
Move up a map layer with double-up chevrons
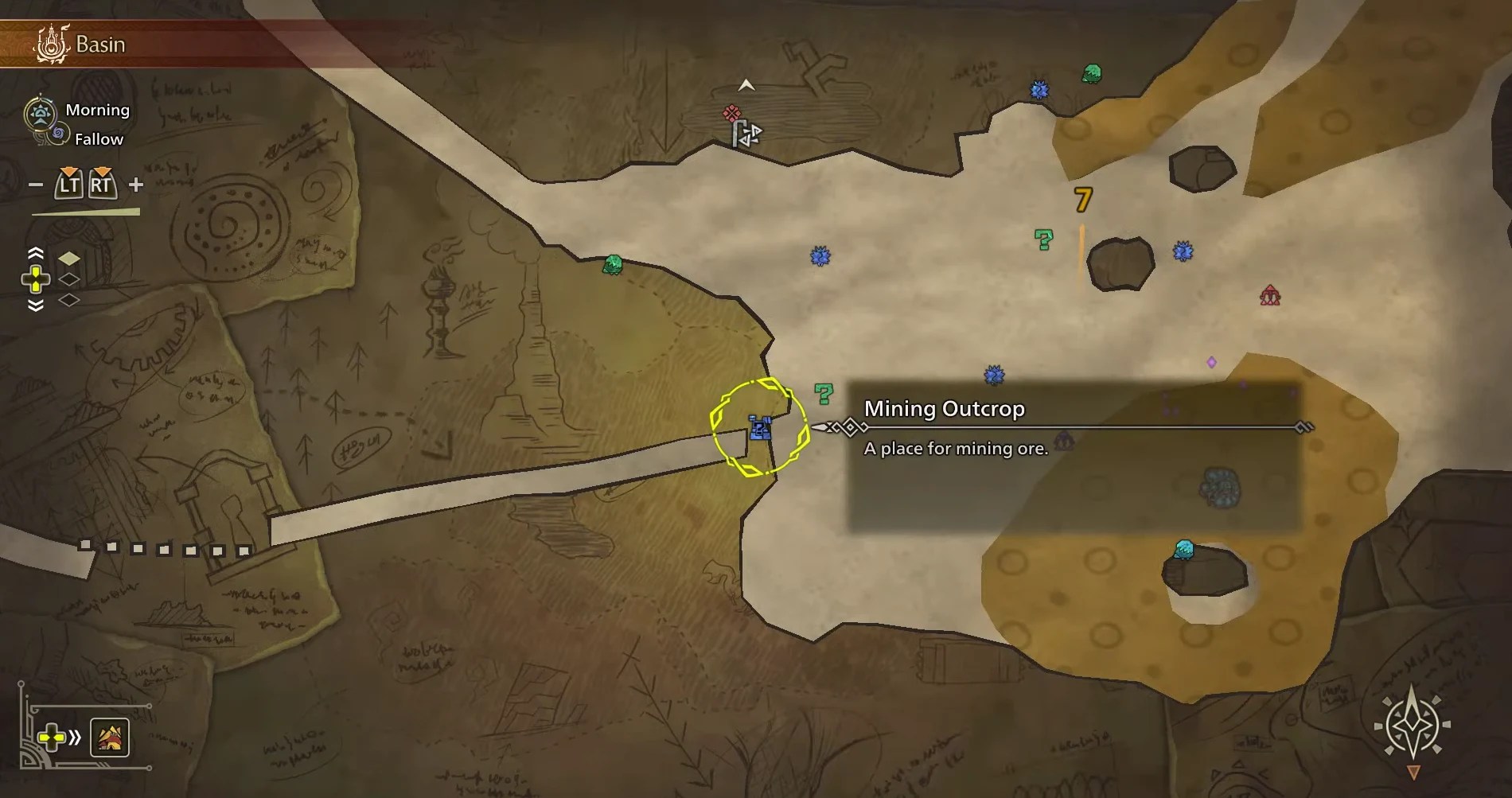pyautogui.click(x=36, y=254)
